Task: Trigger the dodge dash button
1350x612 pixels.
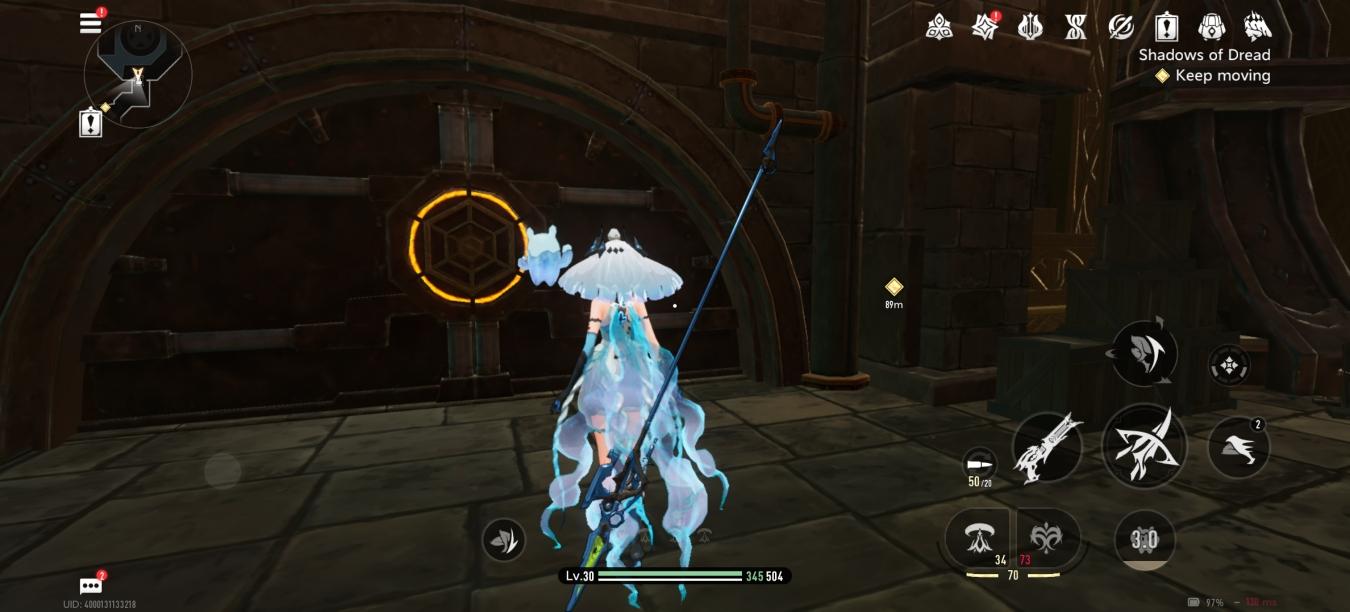Action: click(1239, 447)
